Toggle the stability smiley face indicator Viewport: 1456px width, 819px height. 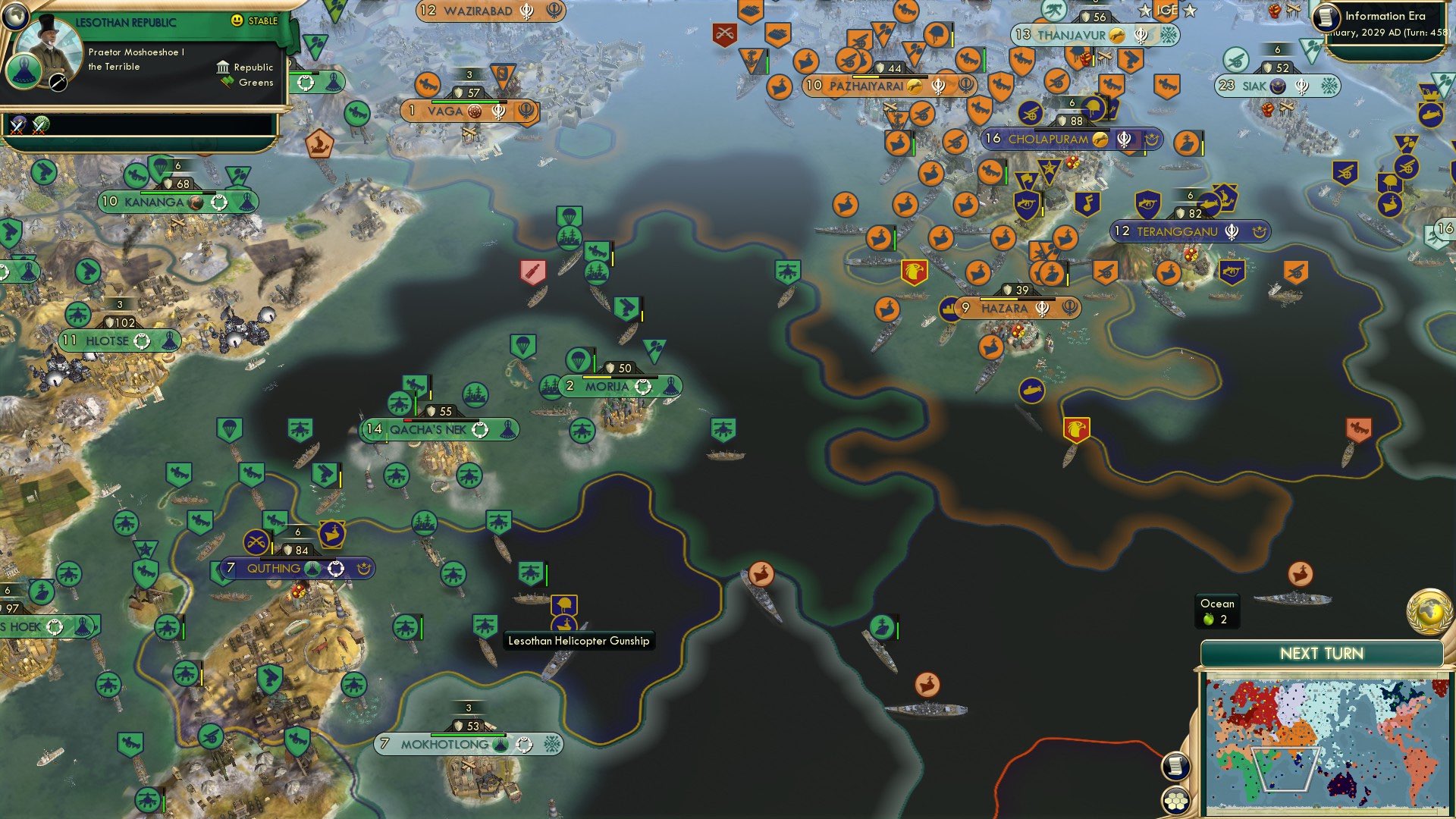pos(238,21)
